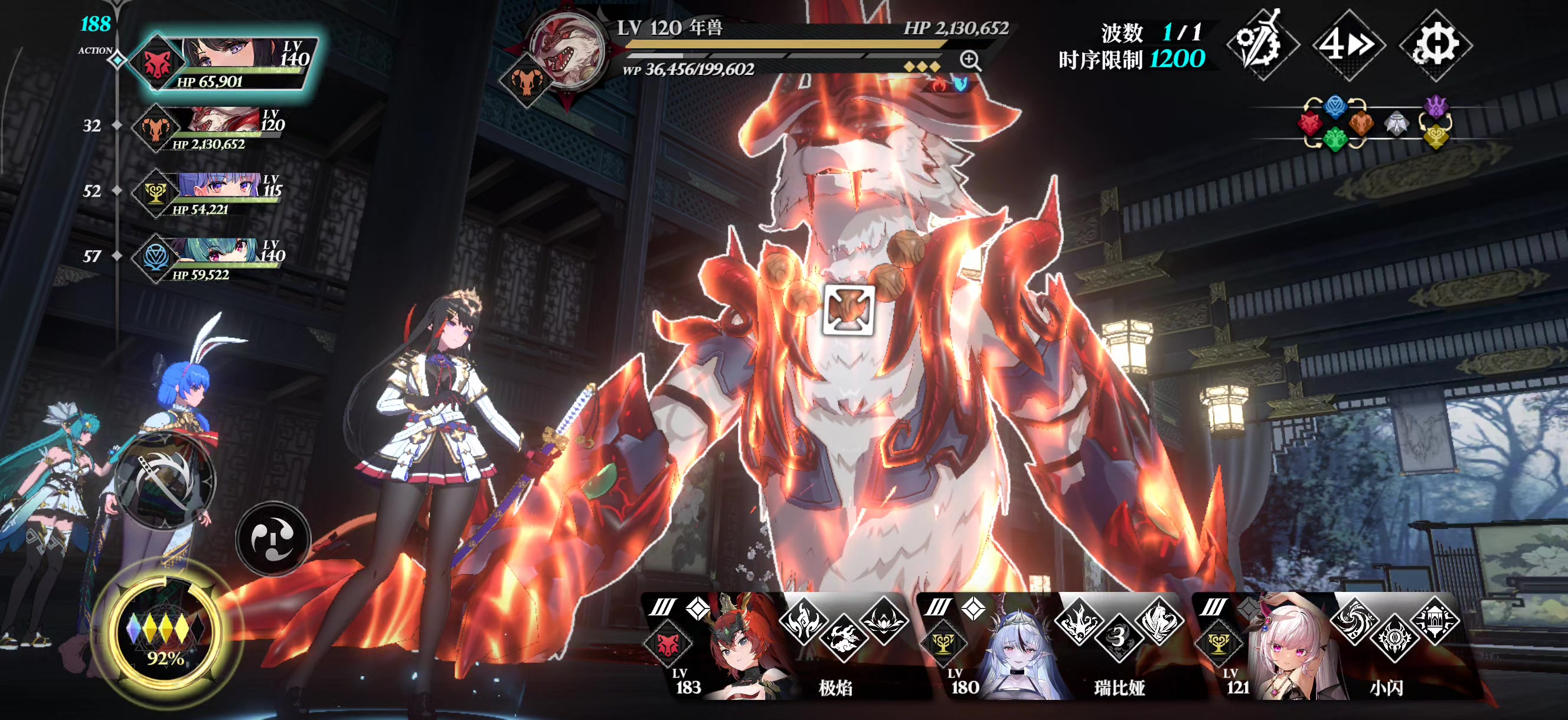
Task: Inspect boss details with the magnifier icon
Action: coord(969,60)
